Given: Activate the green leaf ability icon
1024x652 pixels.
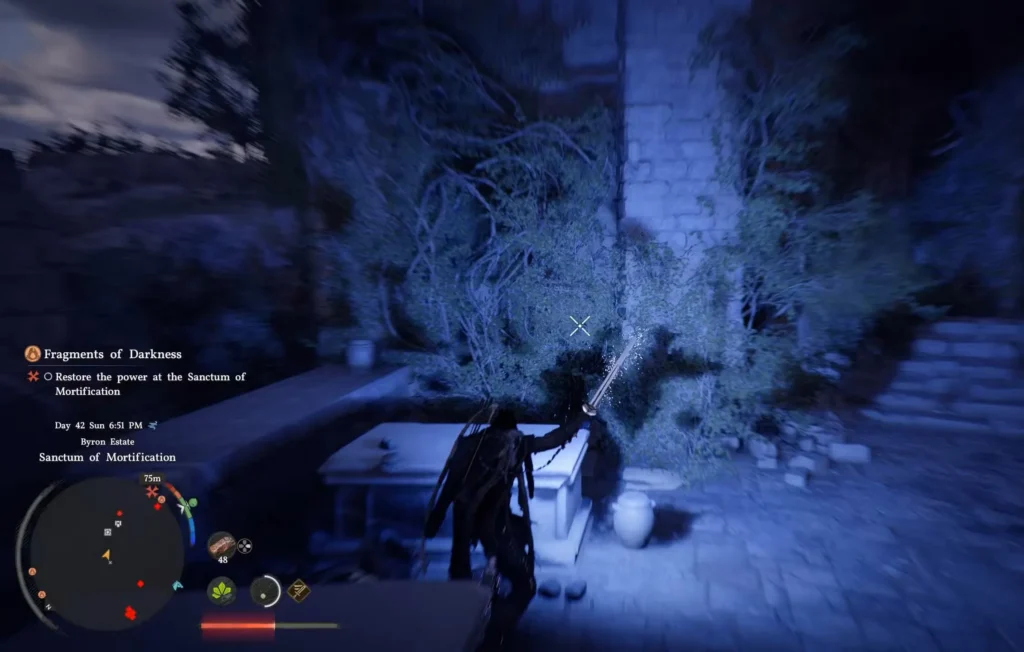Looking at the screenshot, I should tap(222, 591).
